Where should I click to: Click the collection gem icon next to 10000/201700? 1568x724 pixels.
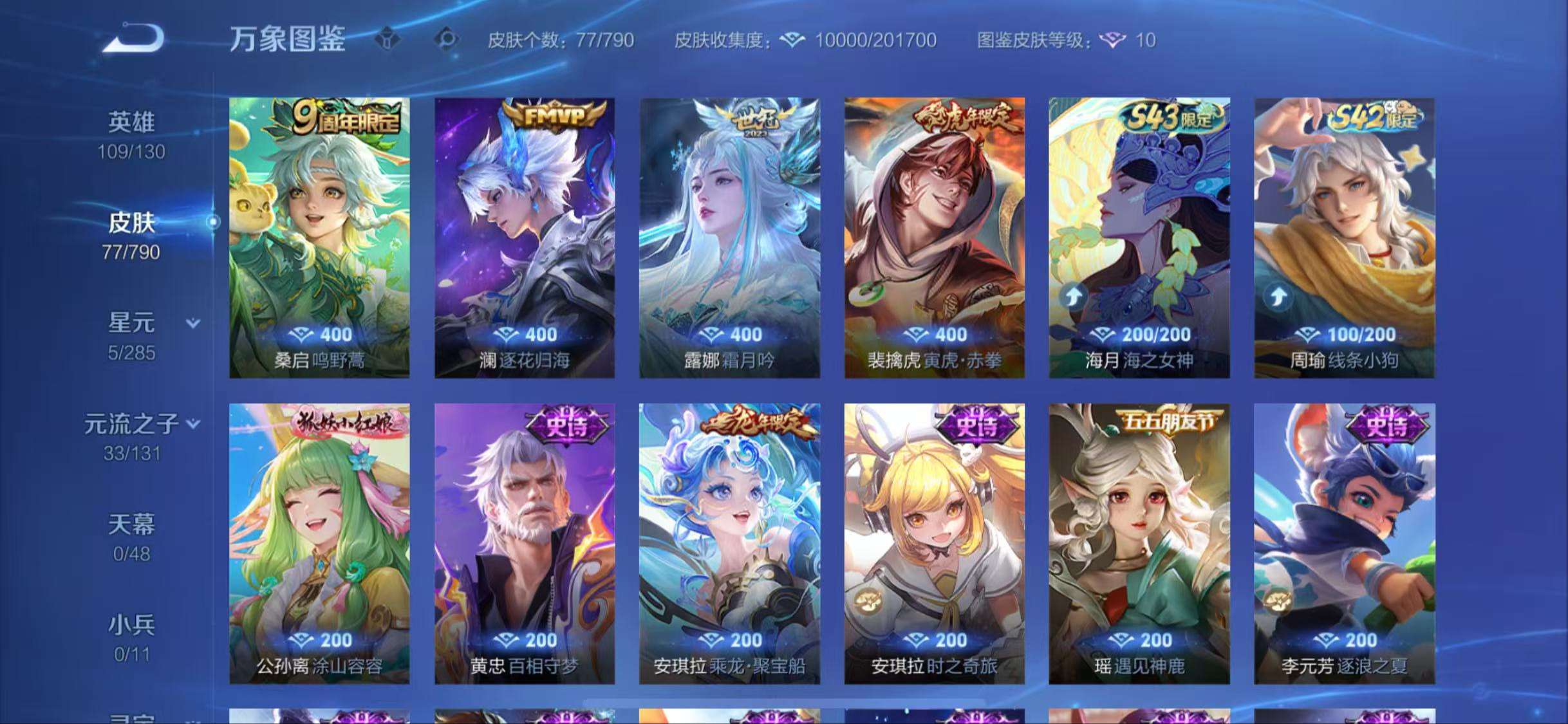click(793, 40)
